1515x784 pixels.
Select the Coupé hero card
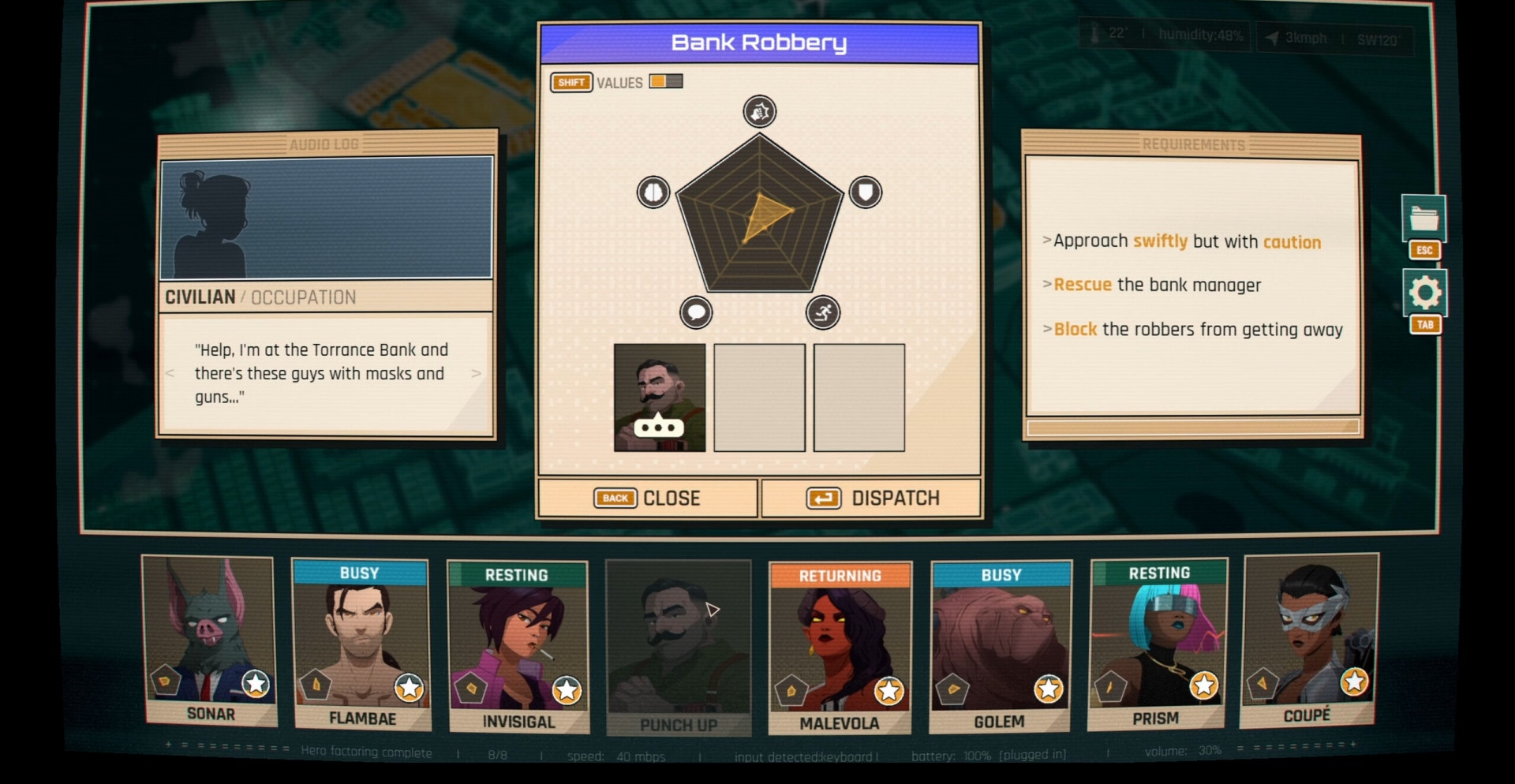click(1308, 639)
